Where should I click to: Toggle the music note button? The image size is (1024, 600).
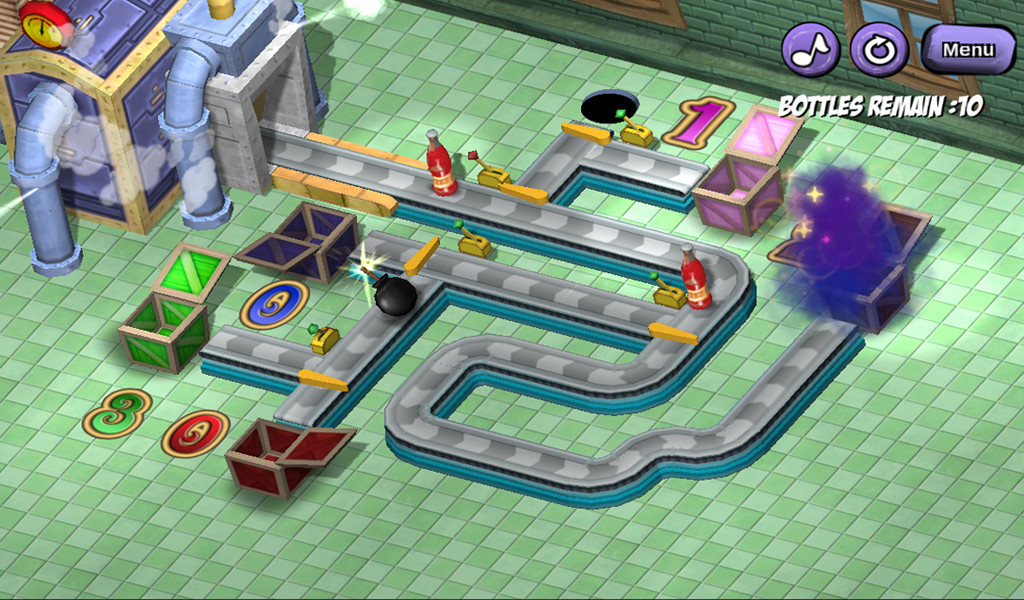(810, 49)
